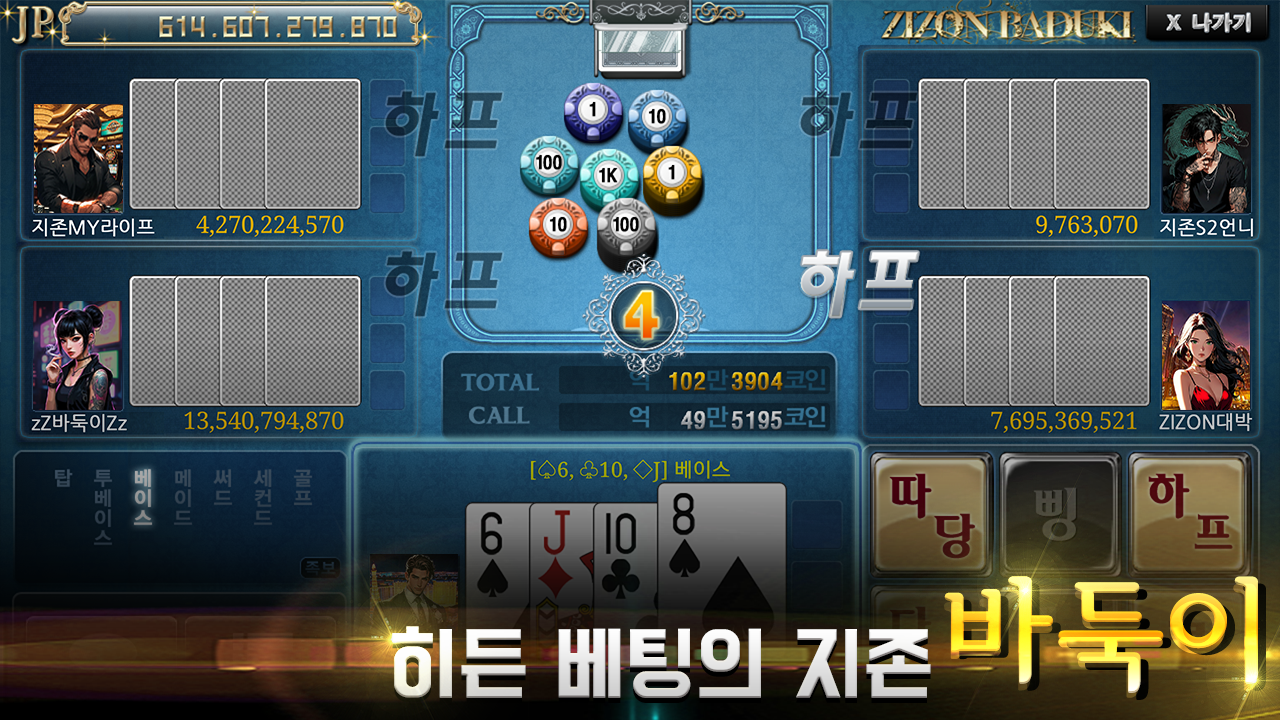1280x720 pixels.
Task: Click the black 100 chip
Action: tap(624, 225)
